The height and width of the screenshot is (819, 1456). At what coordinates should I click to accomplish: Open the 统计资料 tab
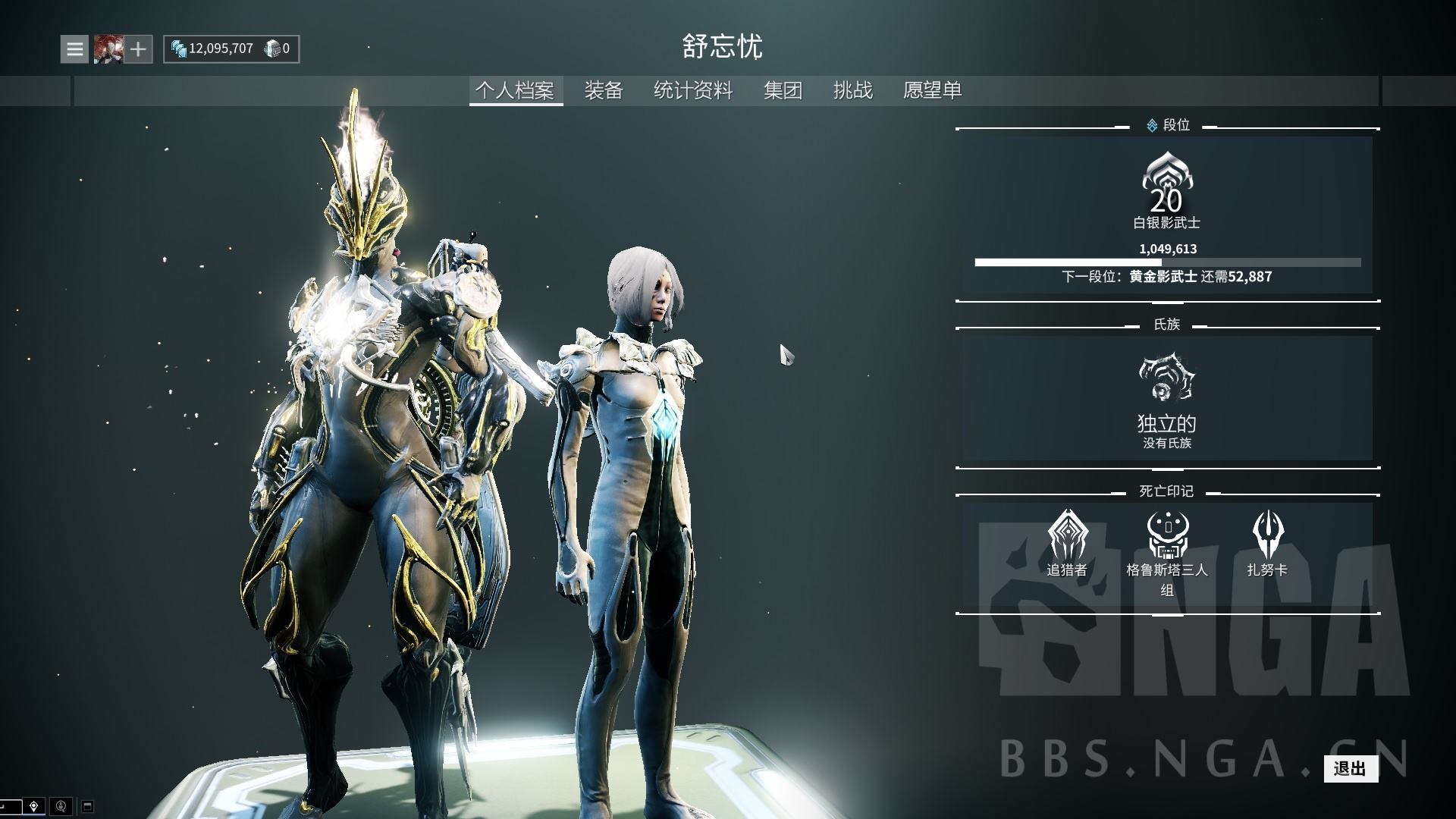click(x=692, y=90)
